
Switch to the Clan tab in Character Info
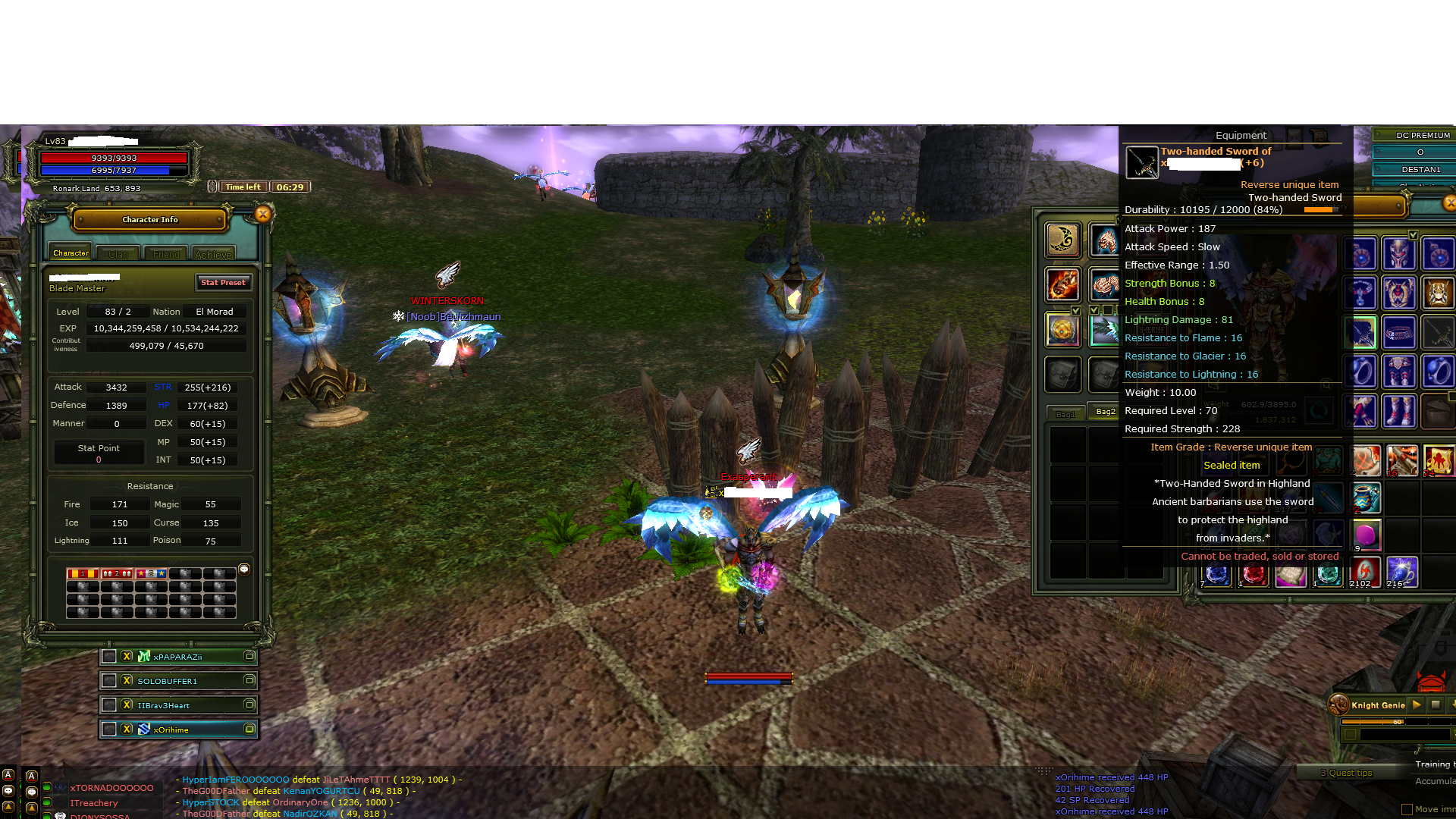point(117,253)
